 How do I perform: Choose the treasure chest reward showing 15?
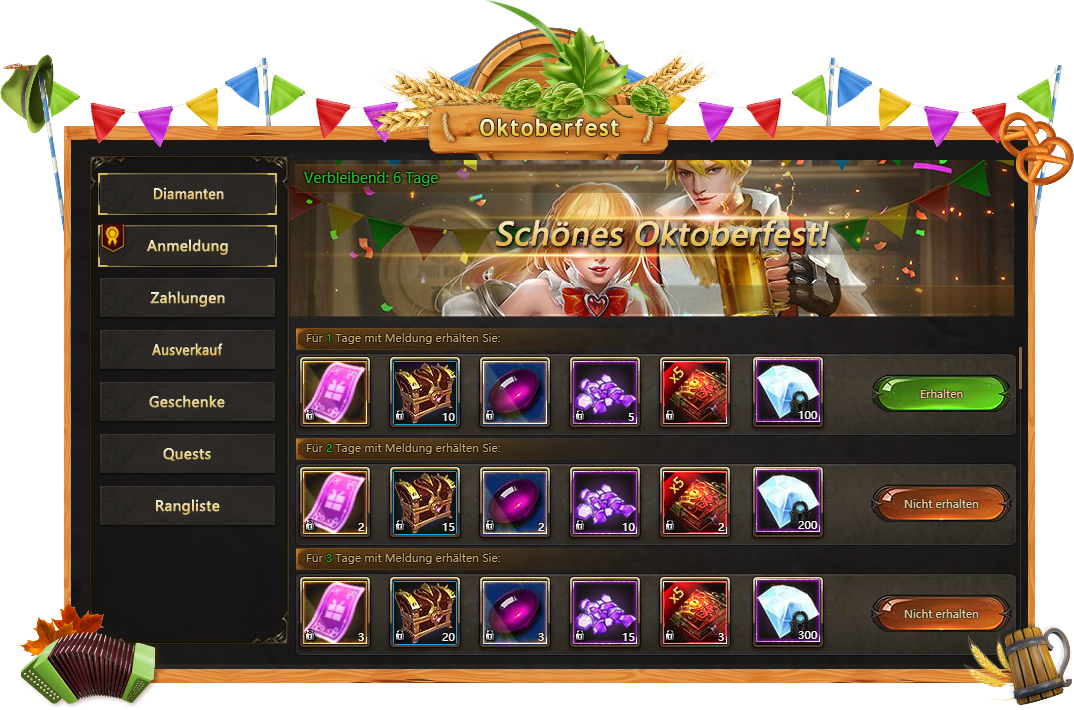[x=424, y=502]
